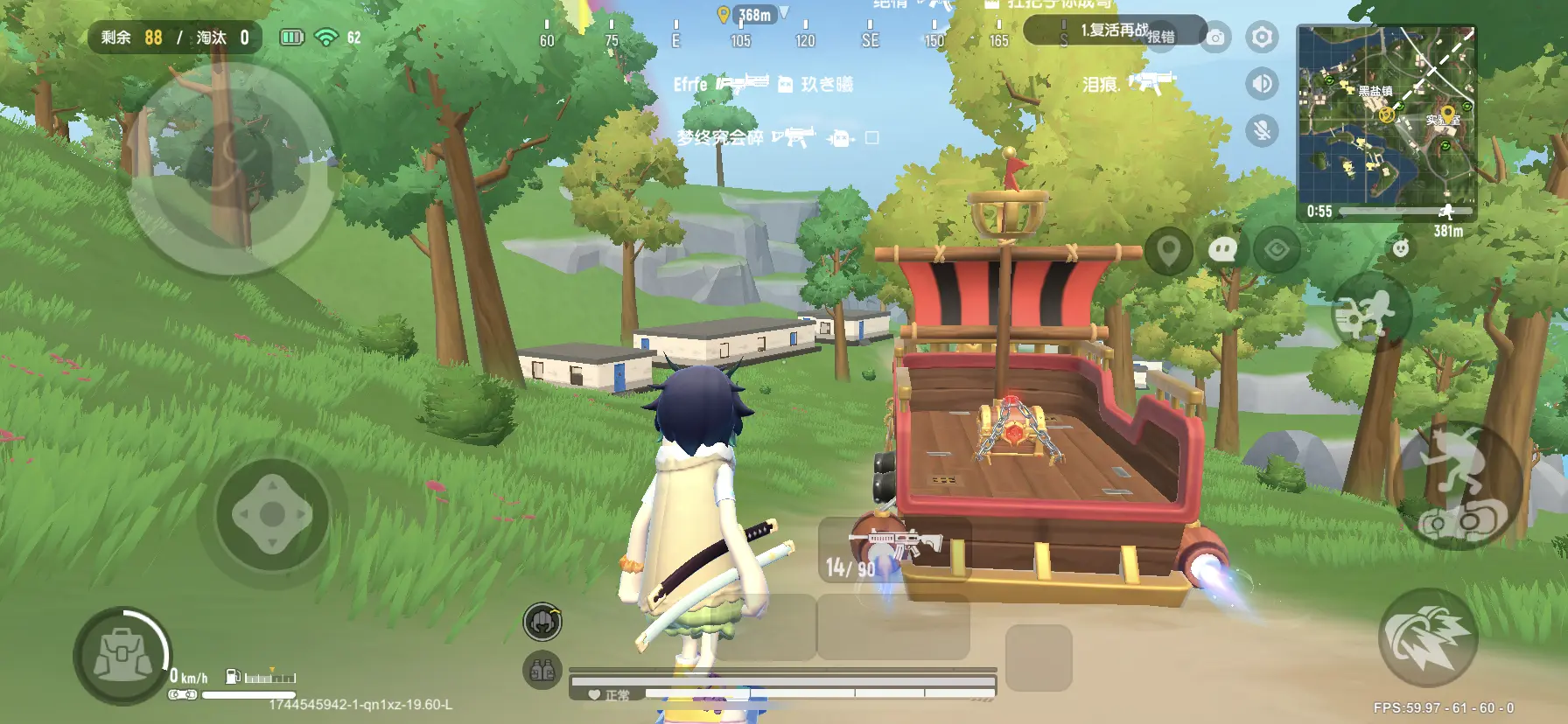Tap the eye view button
The height and width of the screenshot is (724, 1568).
click(x=1277, y=251)
